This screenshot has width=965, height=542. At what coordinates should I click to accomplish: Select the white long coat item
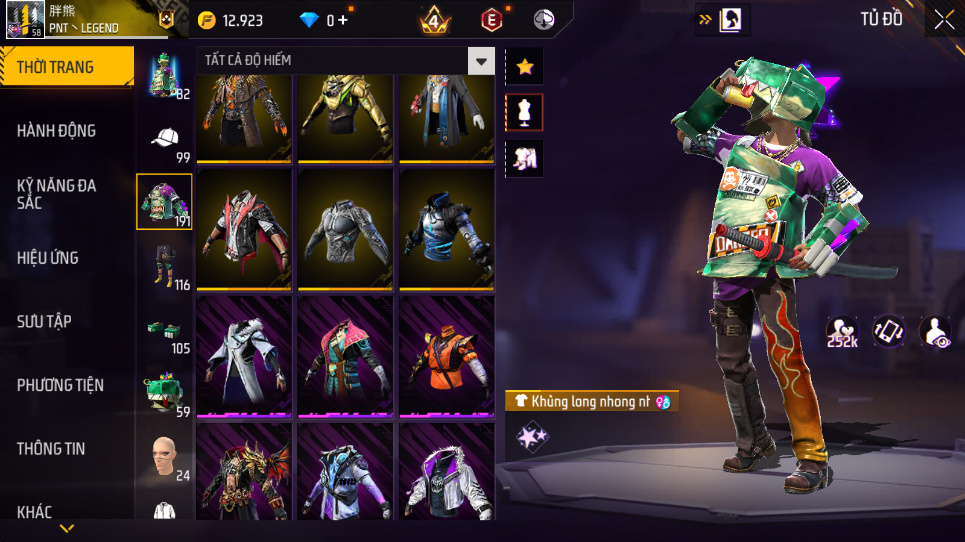[244, 355]
